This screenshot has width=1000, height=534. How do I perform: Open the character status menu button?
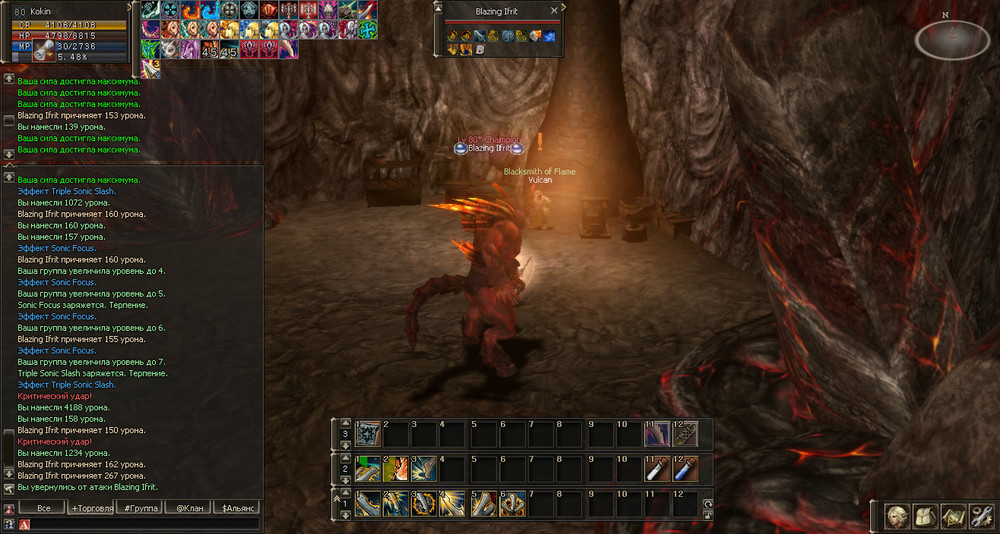(x=898, y=515)
